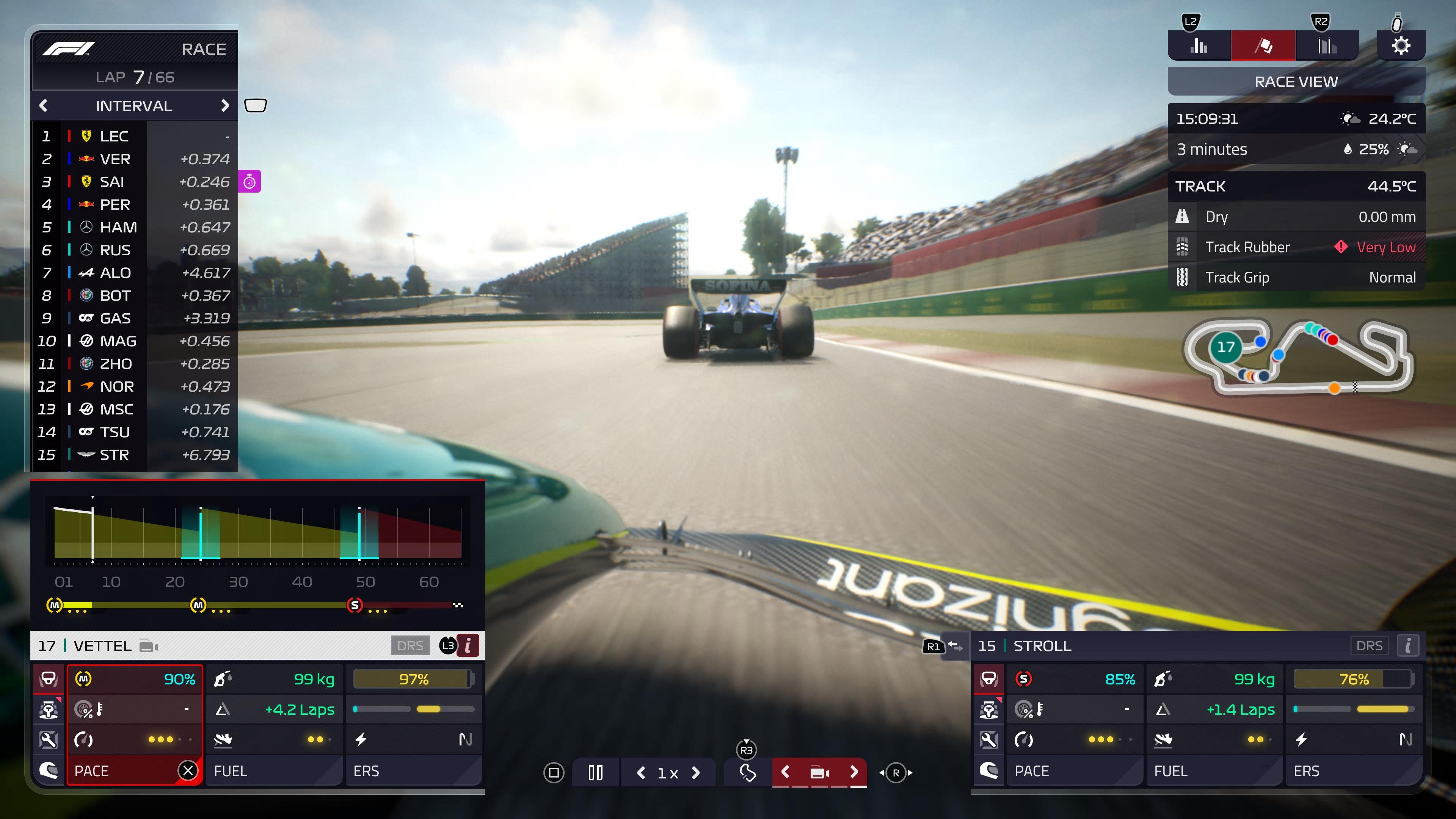1456x819 pixels.
Task: Toggle the info panel on Vettel's widget
Action: tap(468, 645)
